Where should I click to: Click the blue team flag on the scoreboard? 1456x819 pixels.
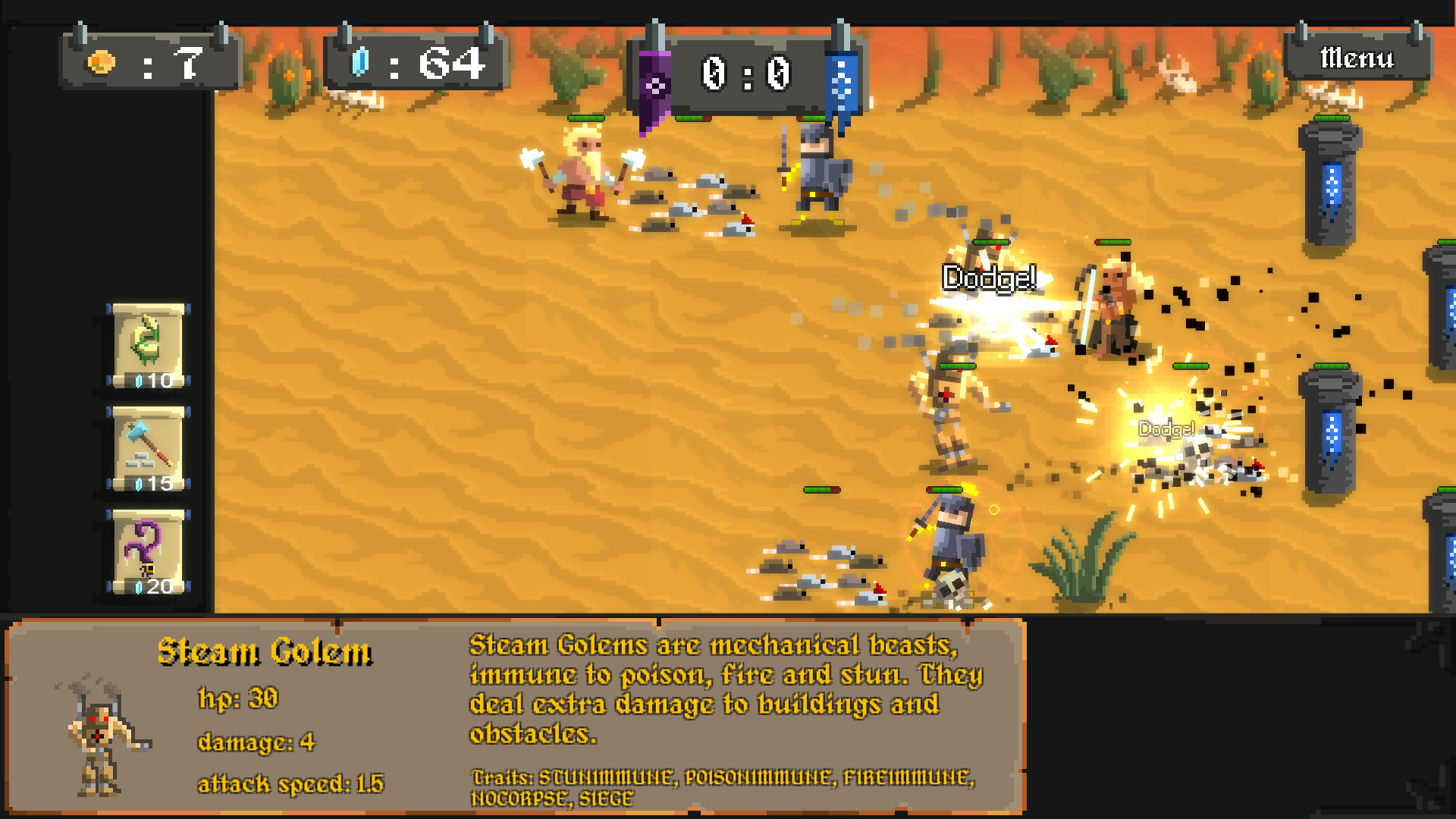842,83
